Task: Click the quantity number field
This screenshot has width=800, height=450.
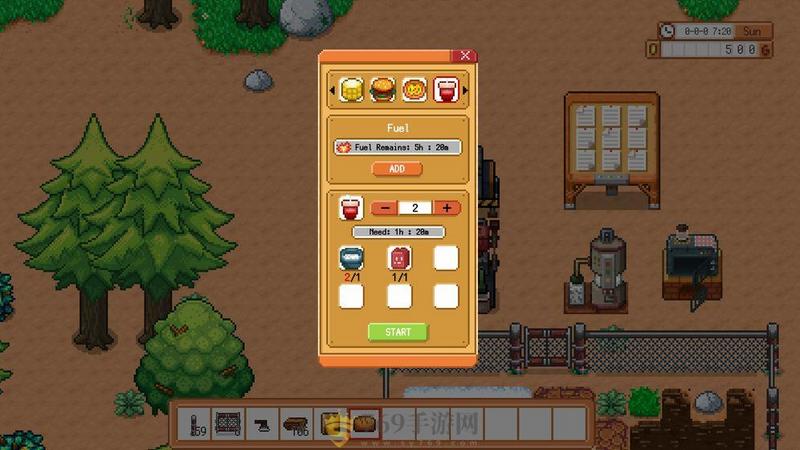Action: 414,208
